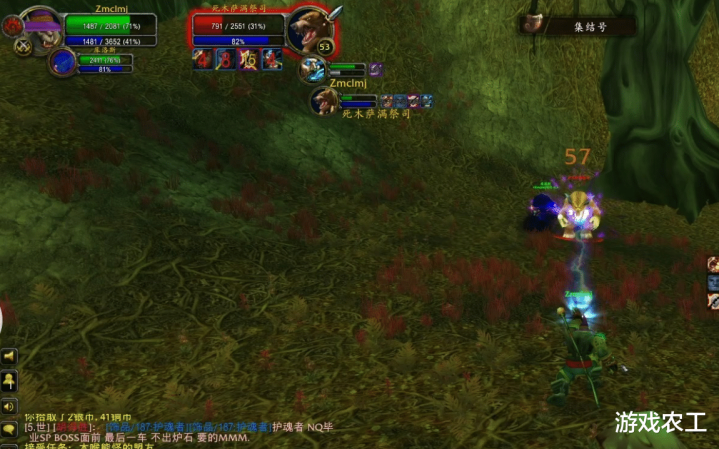Click the first debuff icon under target frame
This screenshot has height=449, width=719.
click(202, 59)
